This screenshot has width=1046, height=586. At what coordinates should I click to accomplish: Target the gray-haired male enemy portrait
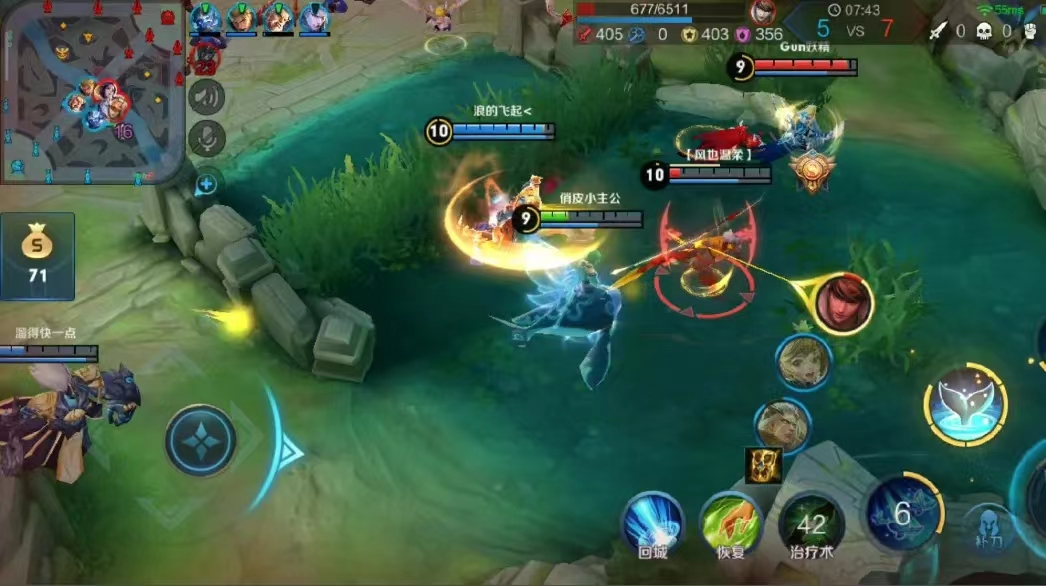[782, 427]
